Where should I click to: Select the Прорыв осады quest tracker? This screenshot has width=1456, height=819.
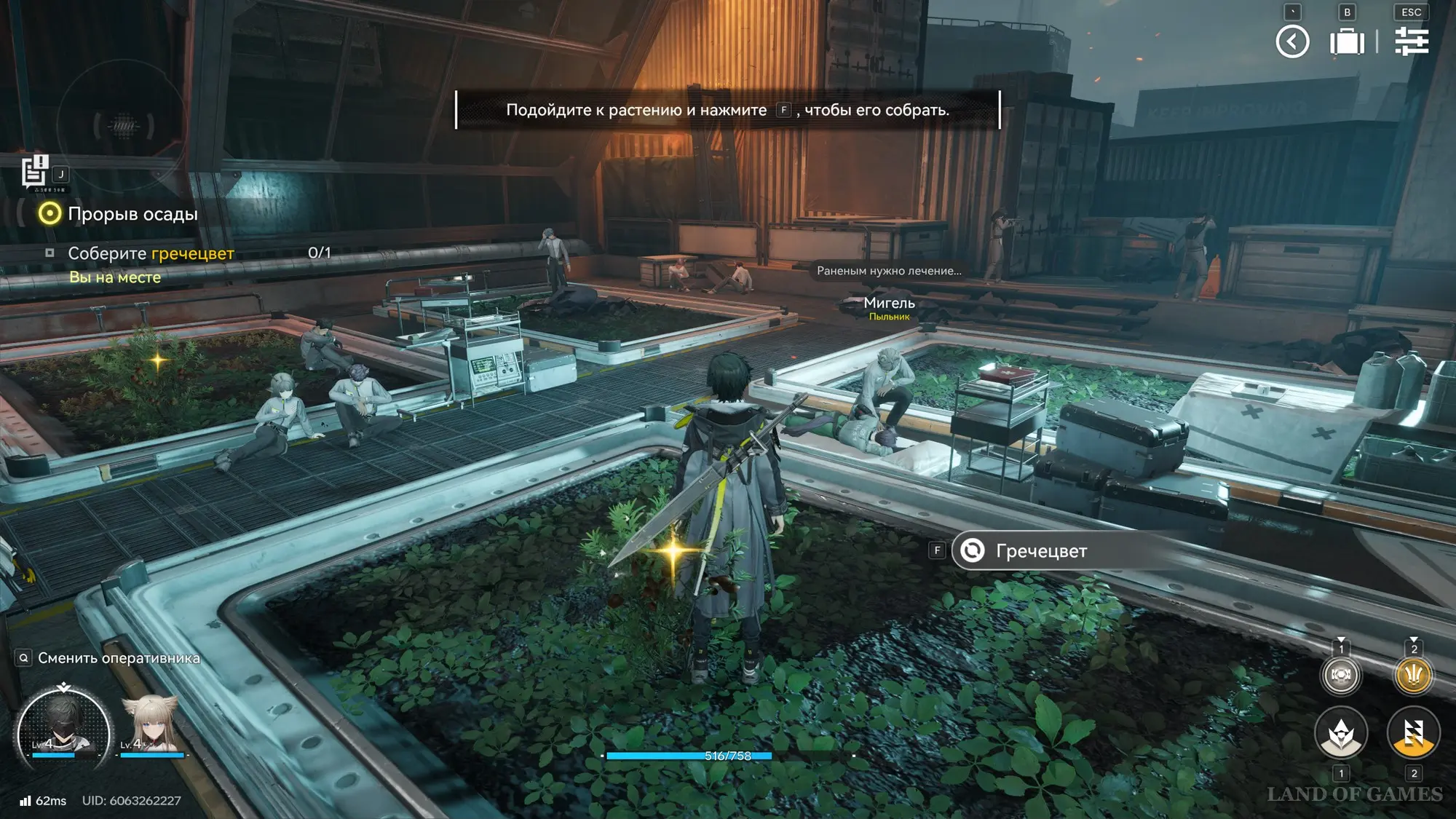pyautogui.click(x=132, y=214)
